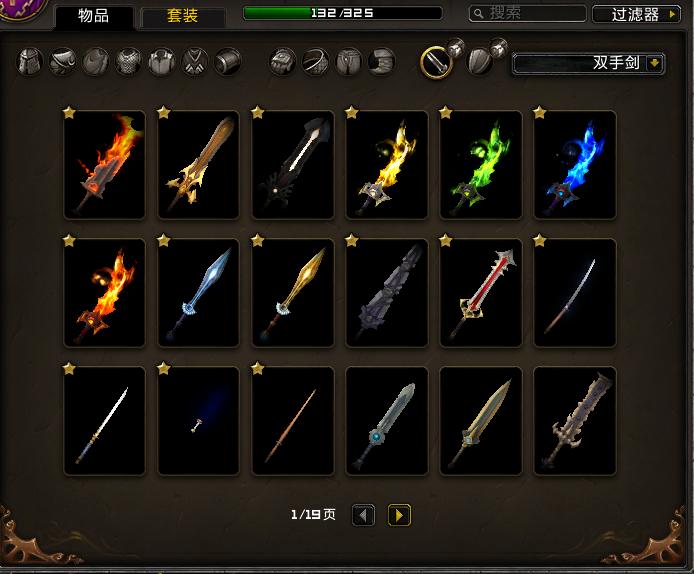Go to the previous page of appearances
The height and width of the screenshot is (574, 694).
[x=364, y=515]
